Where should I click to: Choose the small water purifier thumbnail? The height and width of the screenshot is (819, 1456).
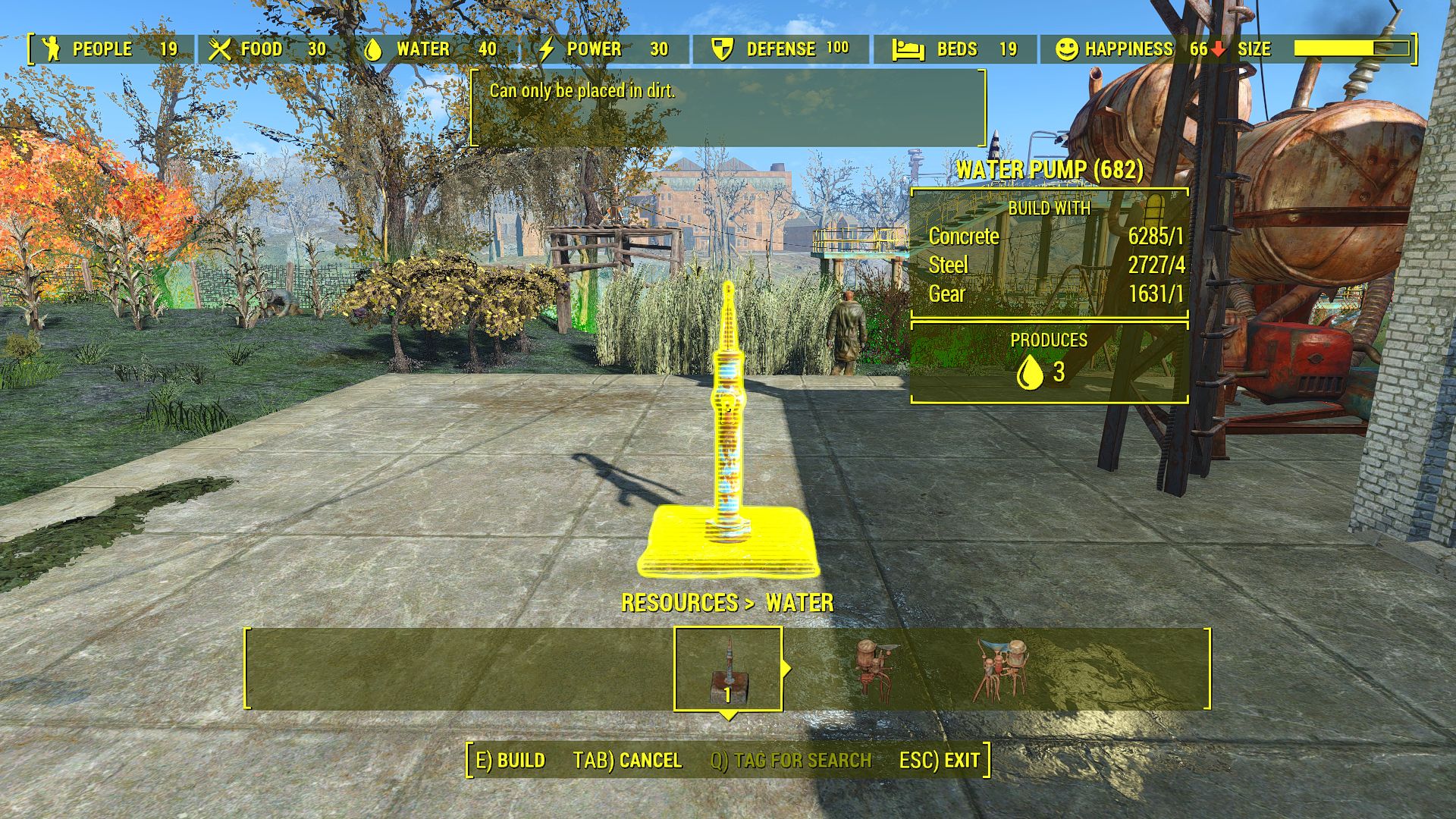(874, 667)
